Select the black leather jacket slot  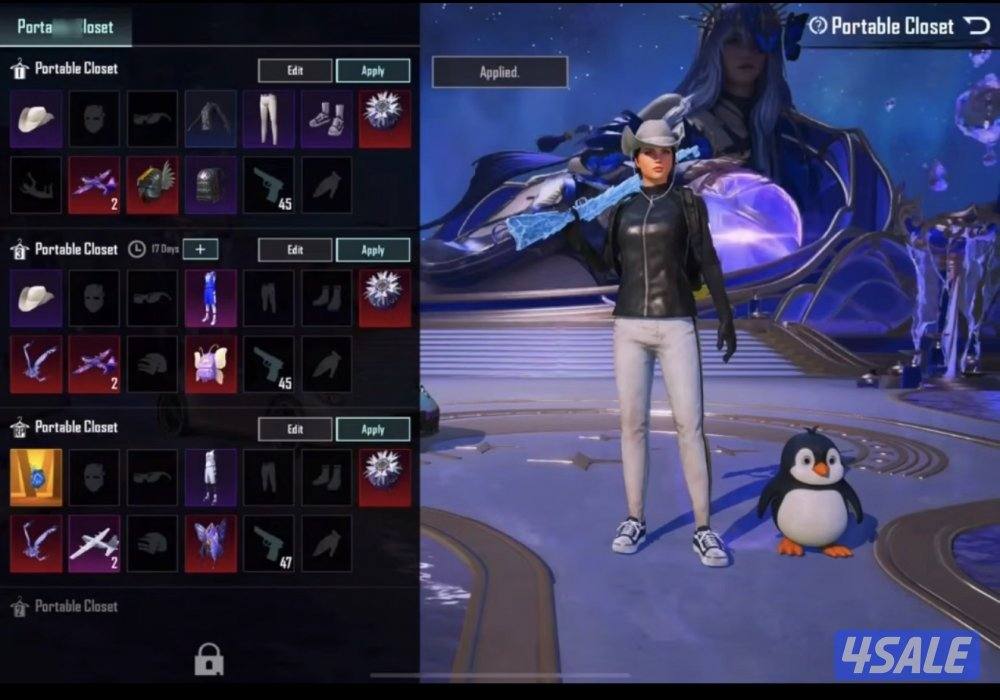211,119
